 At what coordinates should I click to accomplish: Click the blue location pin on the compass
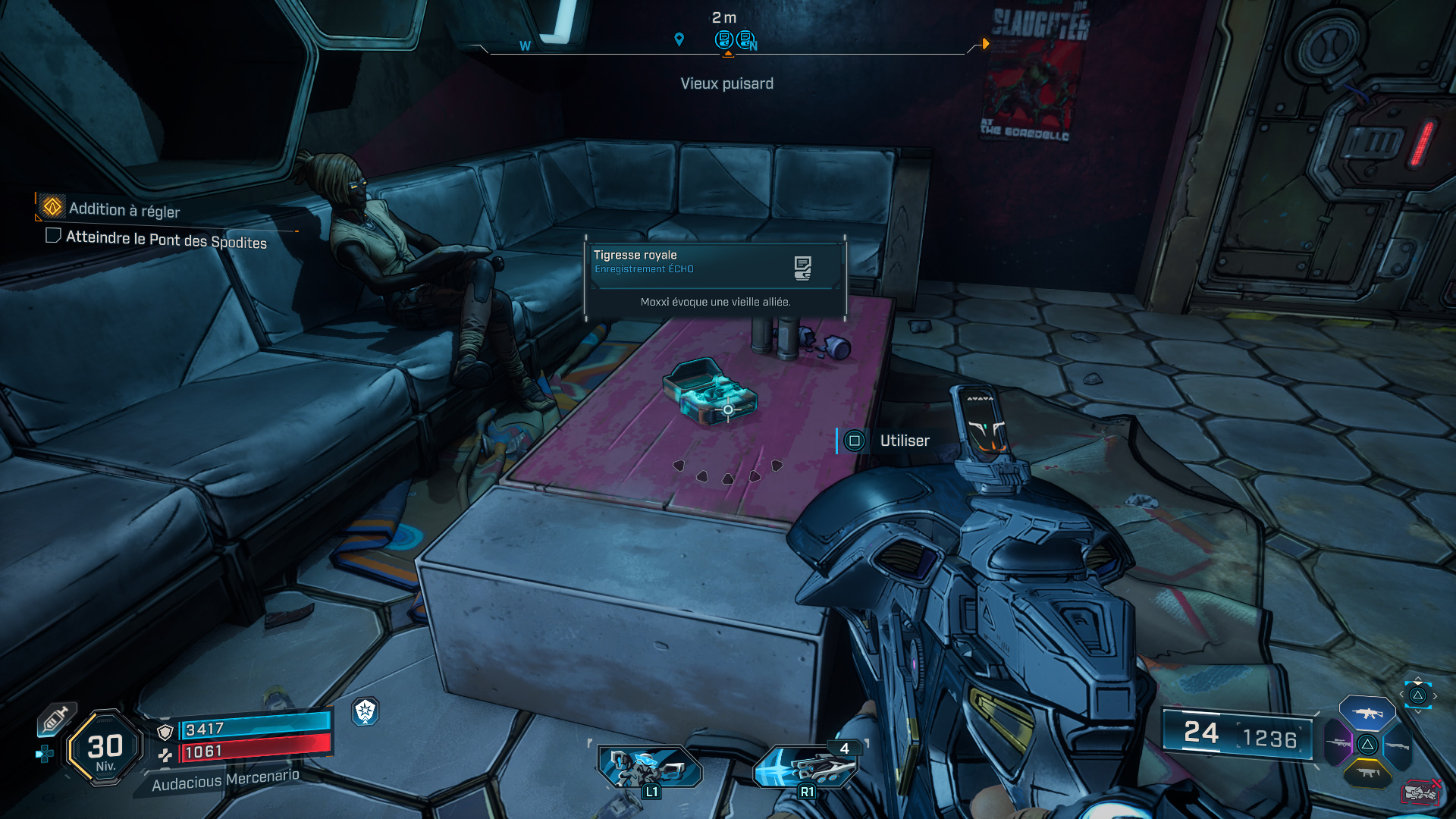coord(679,39)
